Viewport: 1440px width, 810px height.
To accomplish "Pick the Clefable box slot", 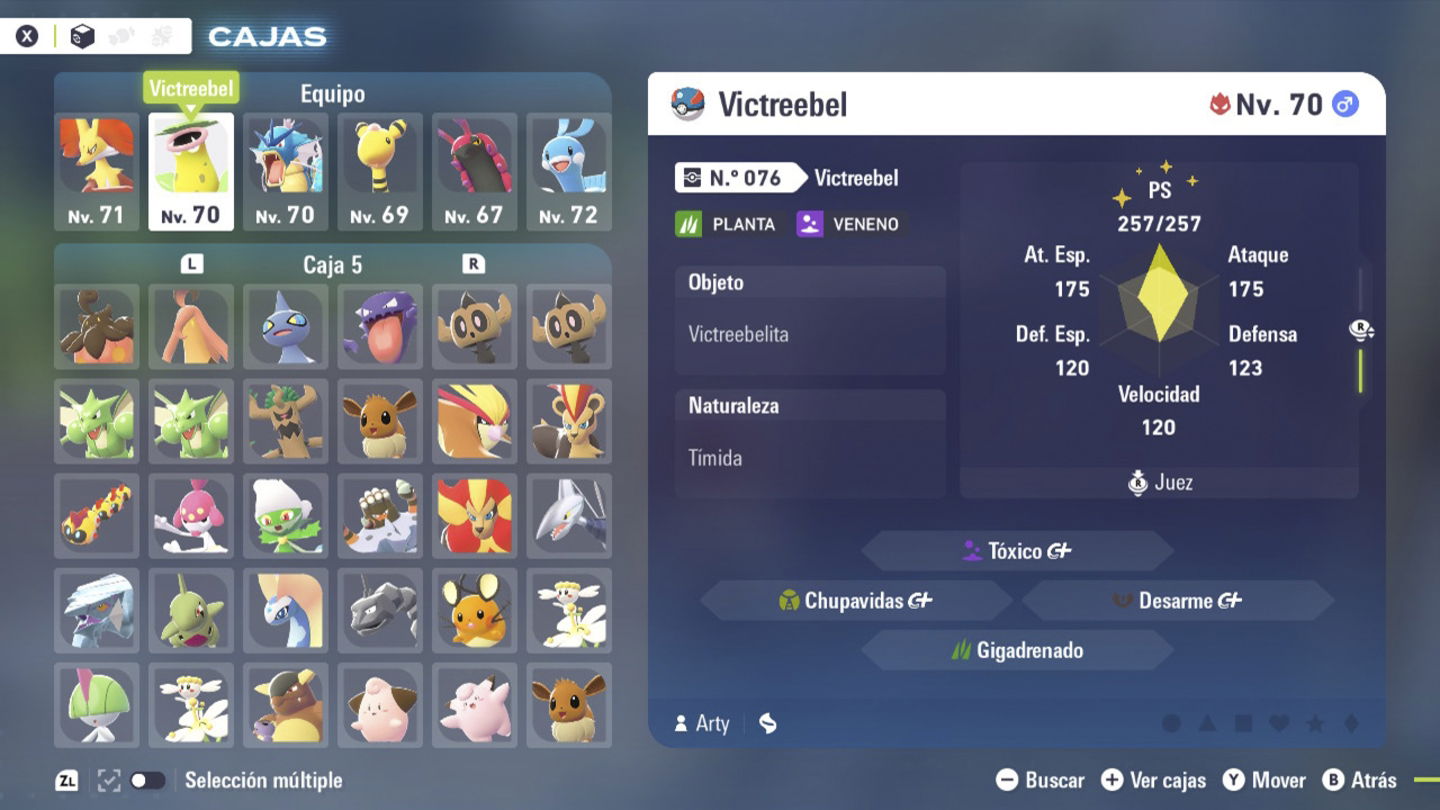I will point(474,705).
